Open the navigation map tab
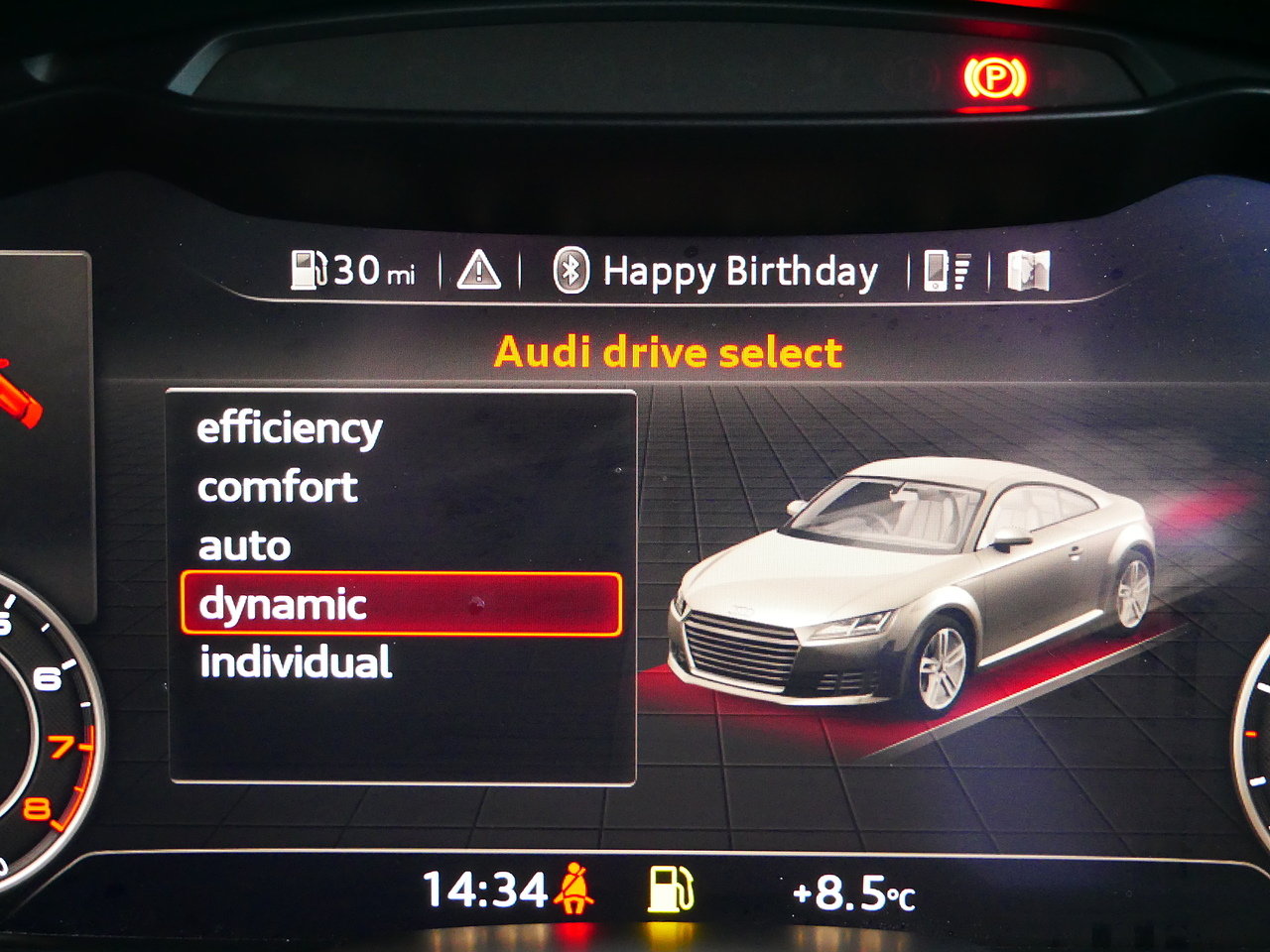 pyautogui.click(x=1028, y=271)
